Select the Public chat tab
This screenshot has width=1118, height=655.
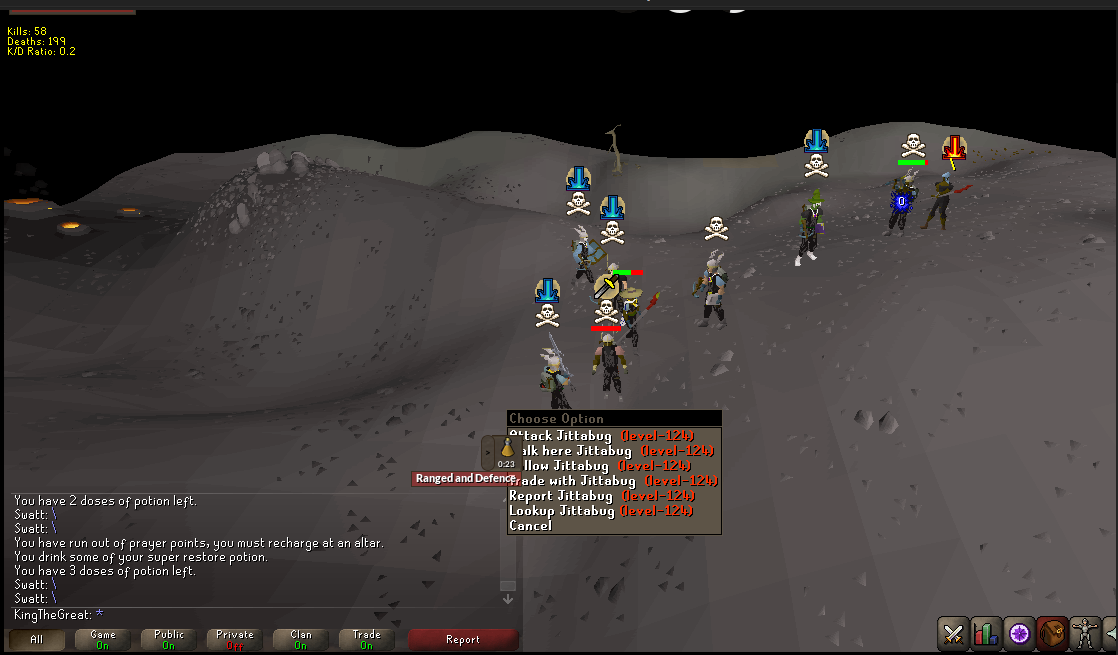tap(169, 640)
